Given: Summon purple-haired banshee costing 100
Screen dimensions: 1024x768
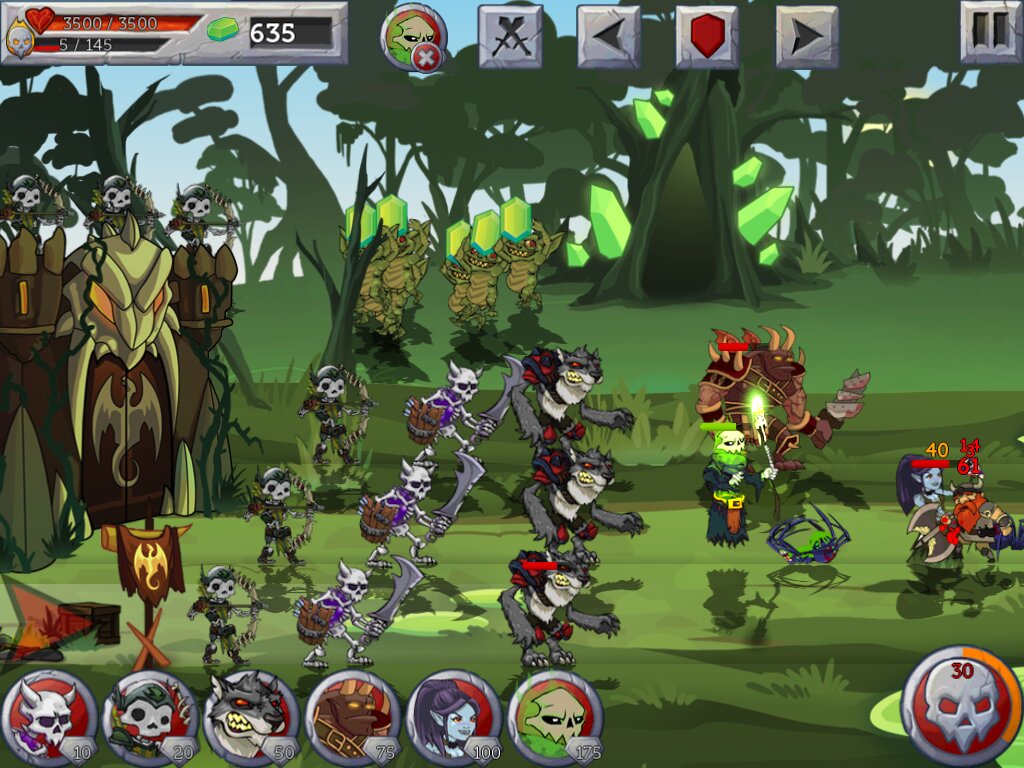Looking at the screenshot, I should click(x=453, y=718).
